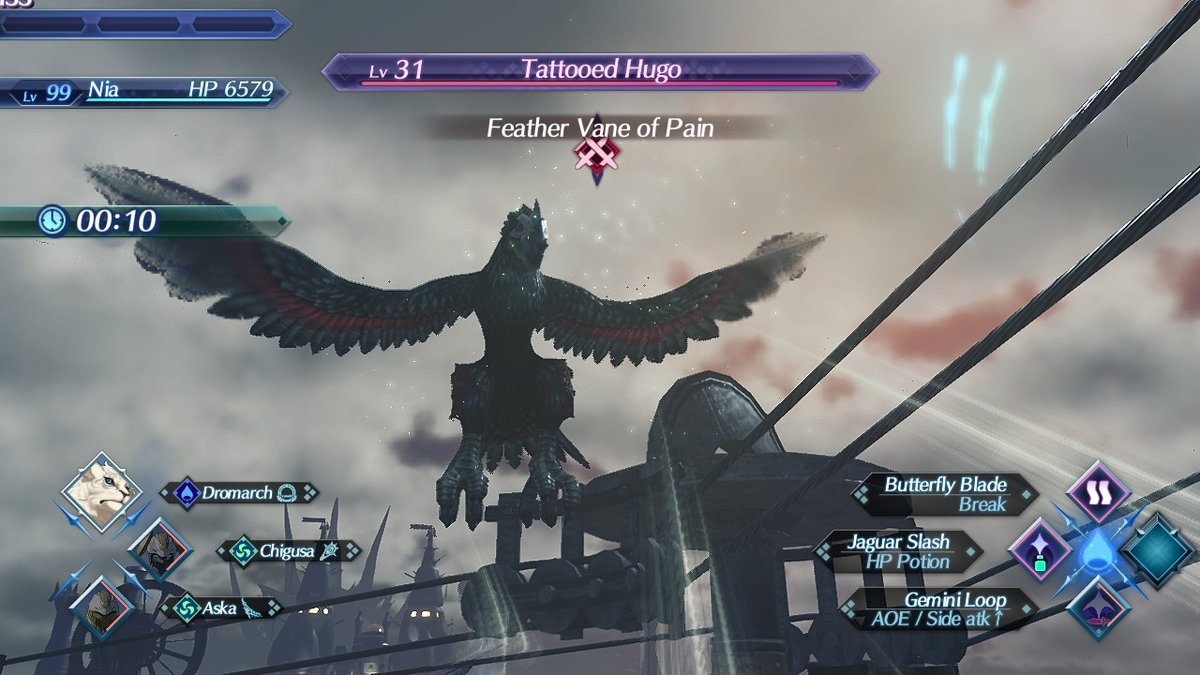Trigger the Gemini Loop art icon
This screenshot has height=675, width=1200.
tap(1097, 609)
